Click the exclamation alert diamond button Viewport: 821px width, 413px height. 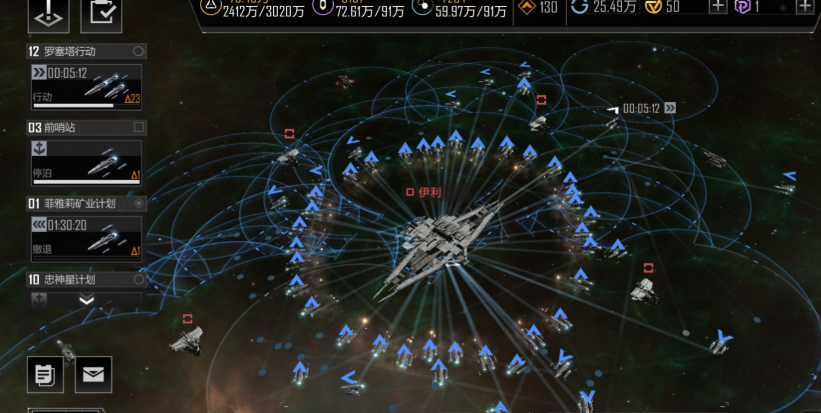pyautogui.click(x=51, y=12)
